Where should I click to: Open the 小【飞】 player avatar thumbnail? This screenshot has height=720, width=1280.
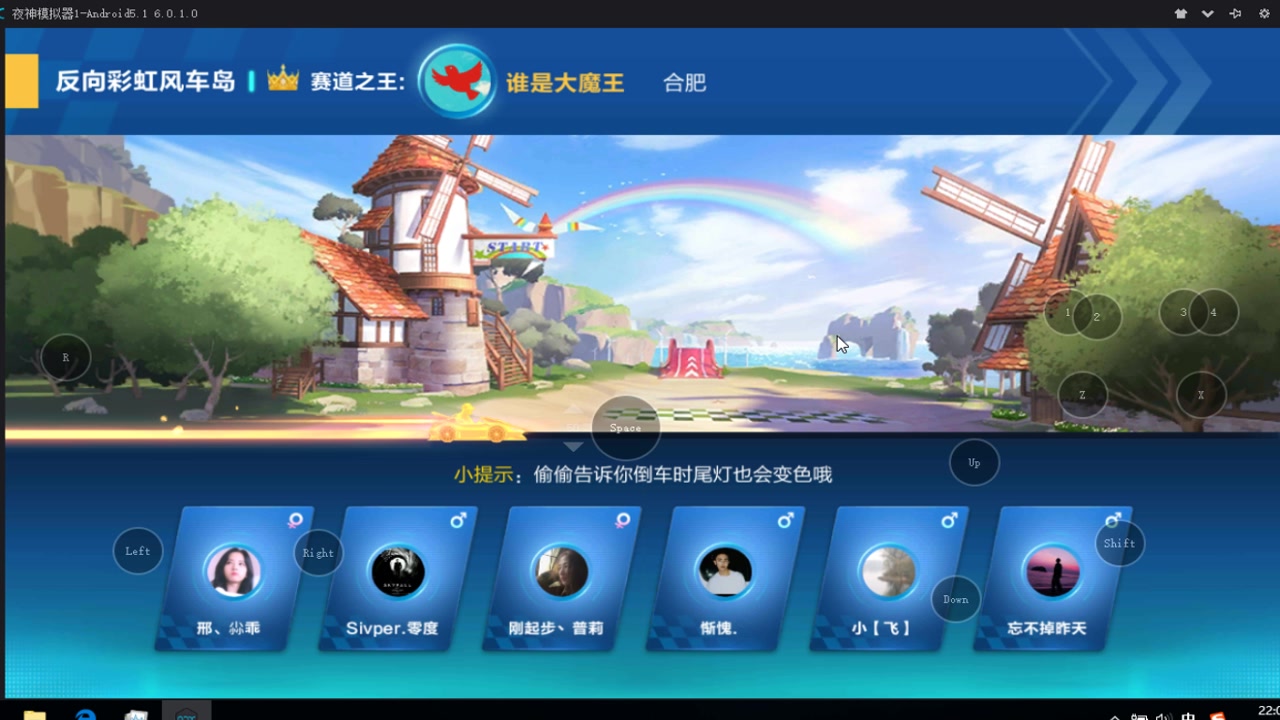coord(888,571)
